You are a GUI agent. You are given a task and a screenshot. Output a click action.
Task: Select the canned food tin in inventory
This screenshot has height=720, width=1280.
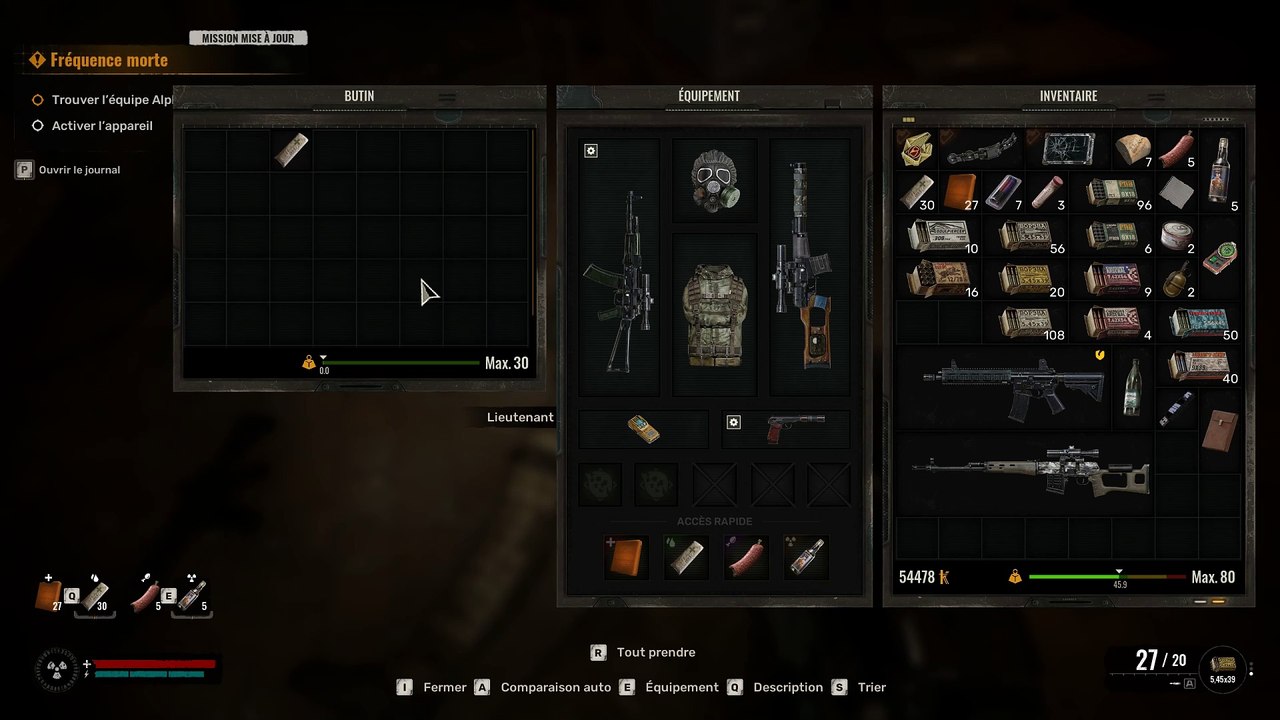point(1176,235)
